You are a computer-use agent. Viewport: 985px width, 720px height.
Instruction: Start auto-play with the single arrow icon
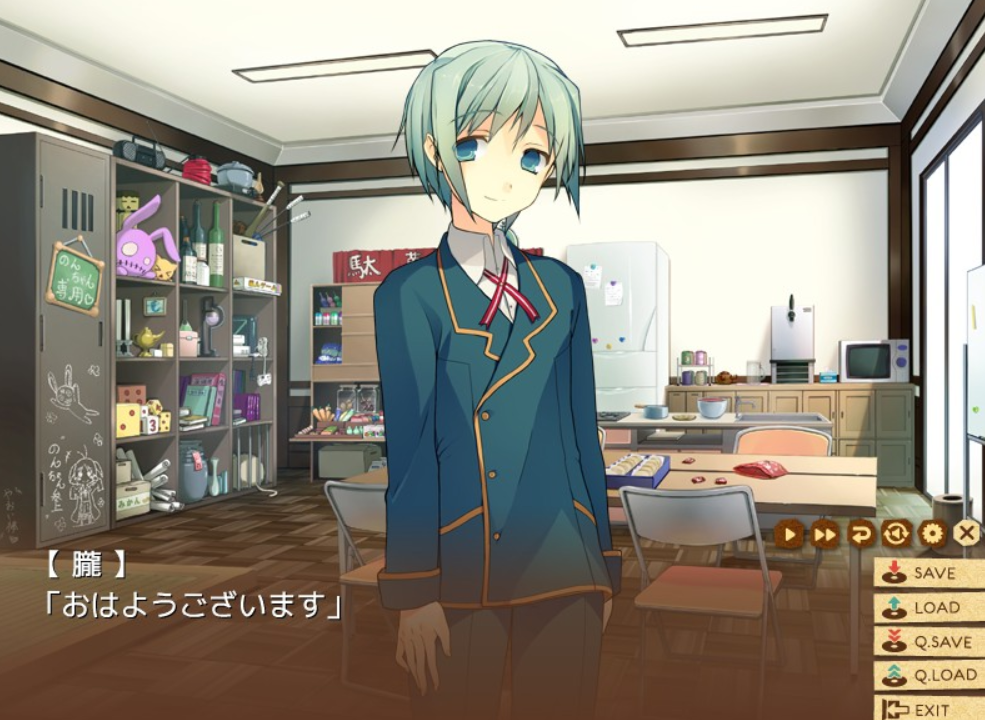tap(789, 534)
